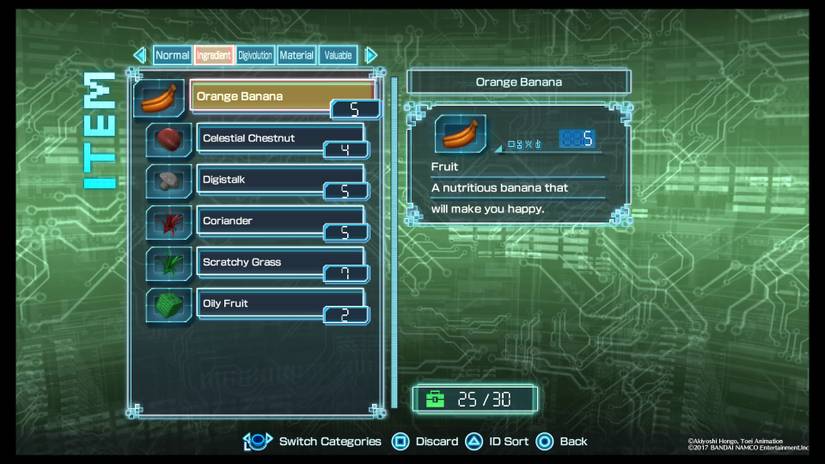Image resolution: width=825 pixels, height=464 pixels.
Task: Choose Celestial Chestnut from the list
Action: point(280,138)
